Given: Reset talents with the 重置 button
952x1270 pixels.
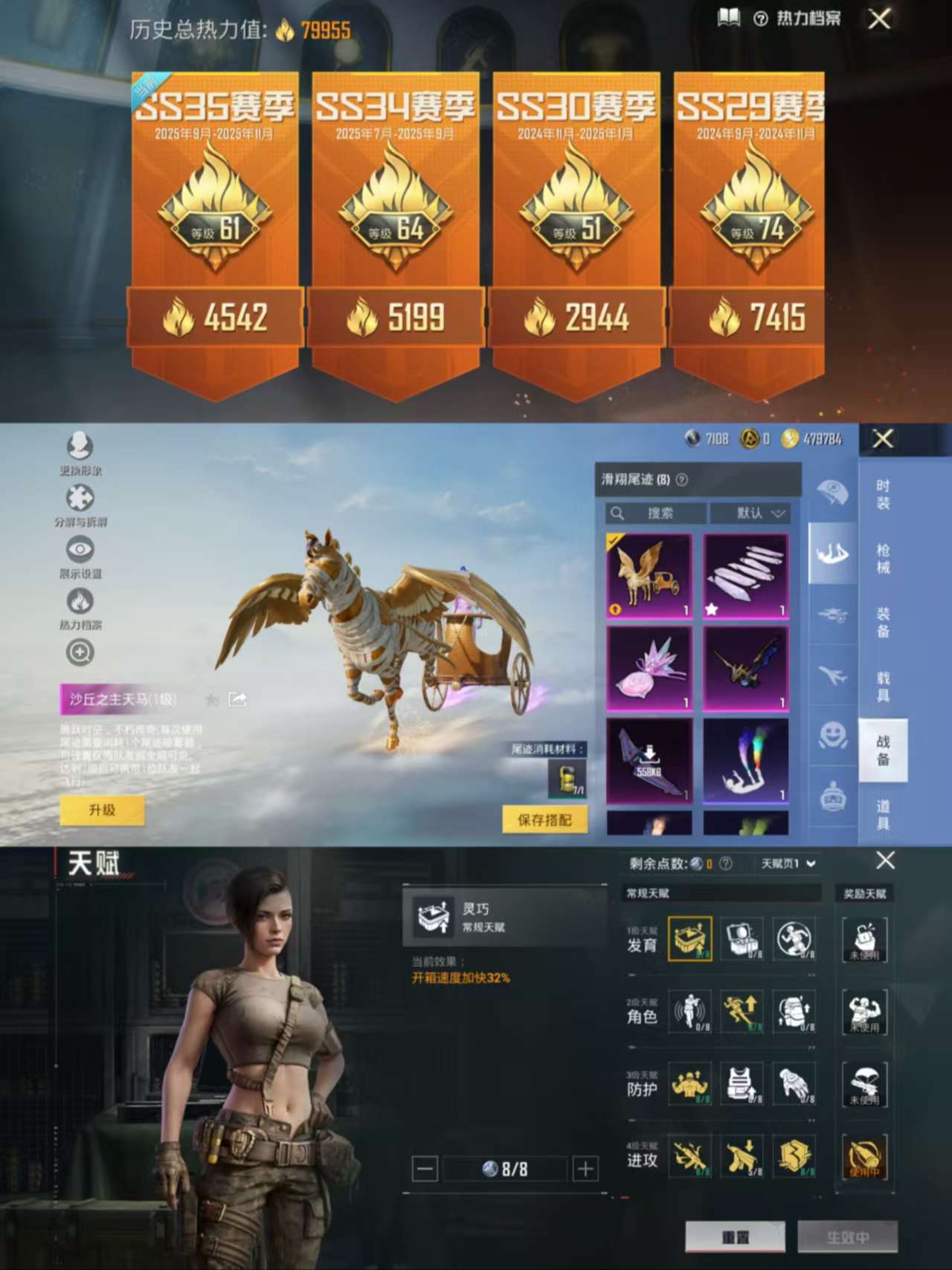Looking at the screenshot, I should (735, 1237).
